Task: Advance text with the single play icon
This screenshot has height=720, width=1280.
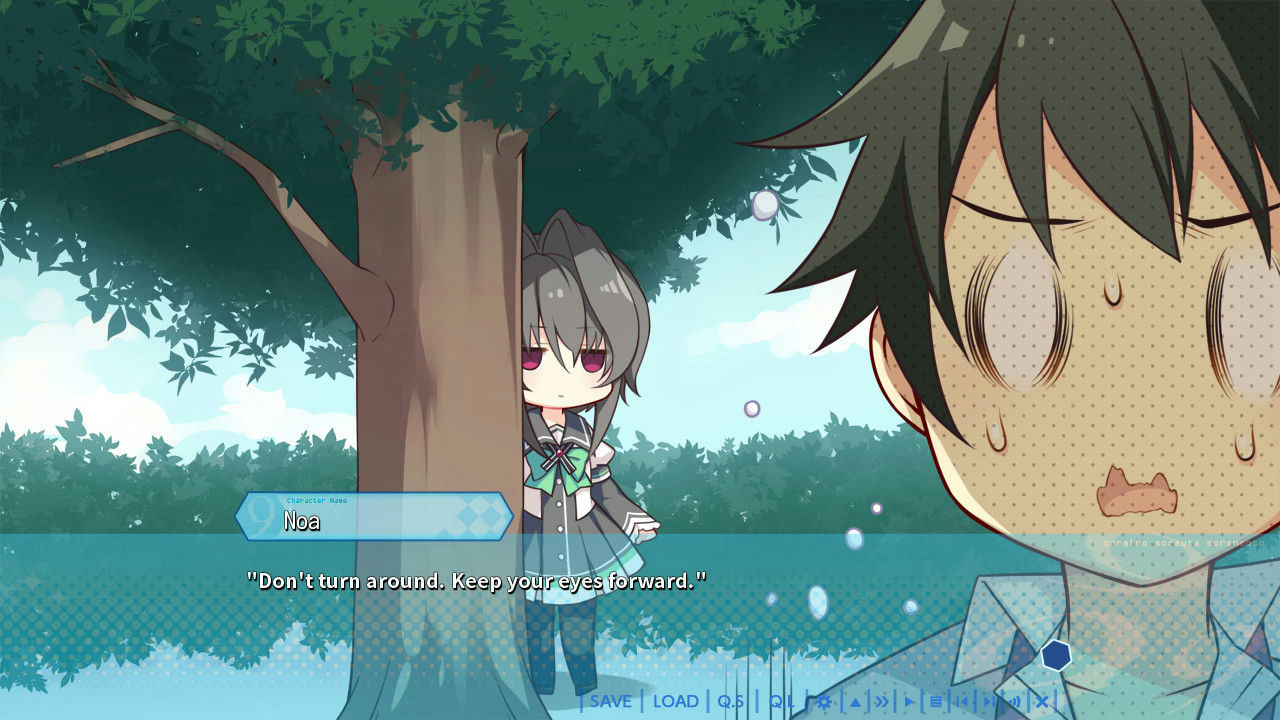Action: (908, 703)
